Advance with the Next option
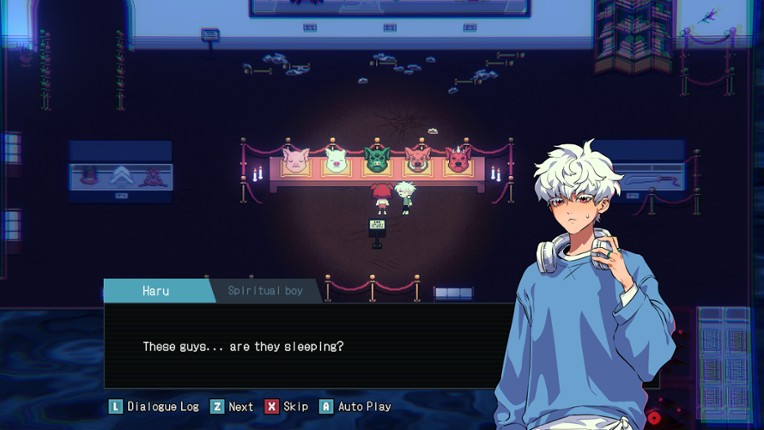 pos(232,407)
